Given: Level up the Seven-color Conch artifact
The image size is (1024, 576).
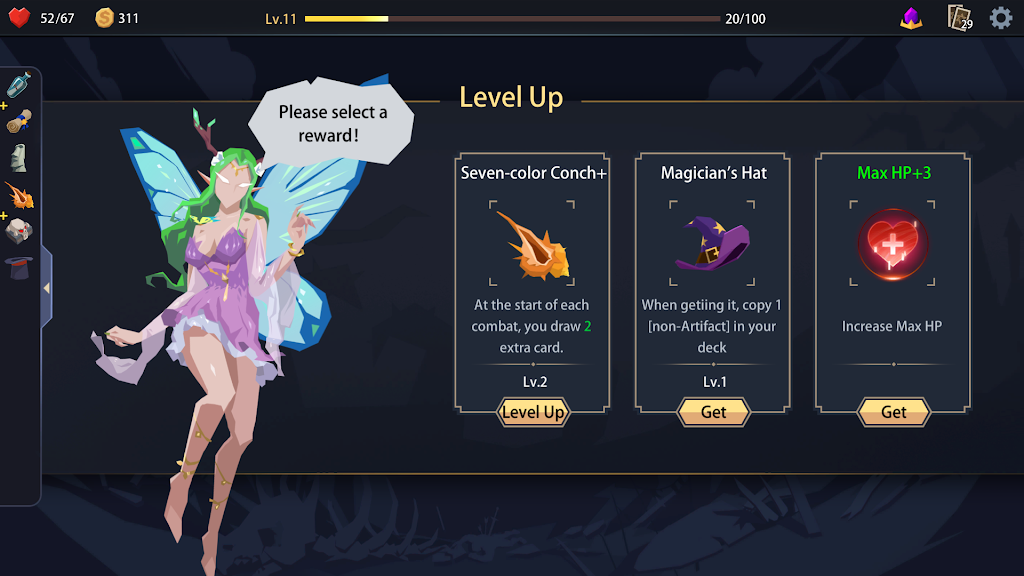Looking at the screenshot, I should tap(533, 412).
